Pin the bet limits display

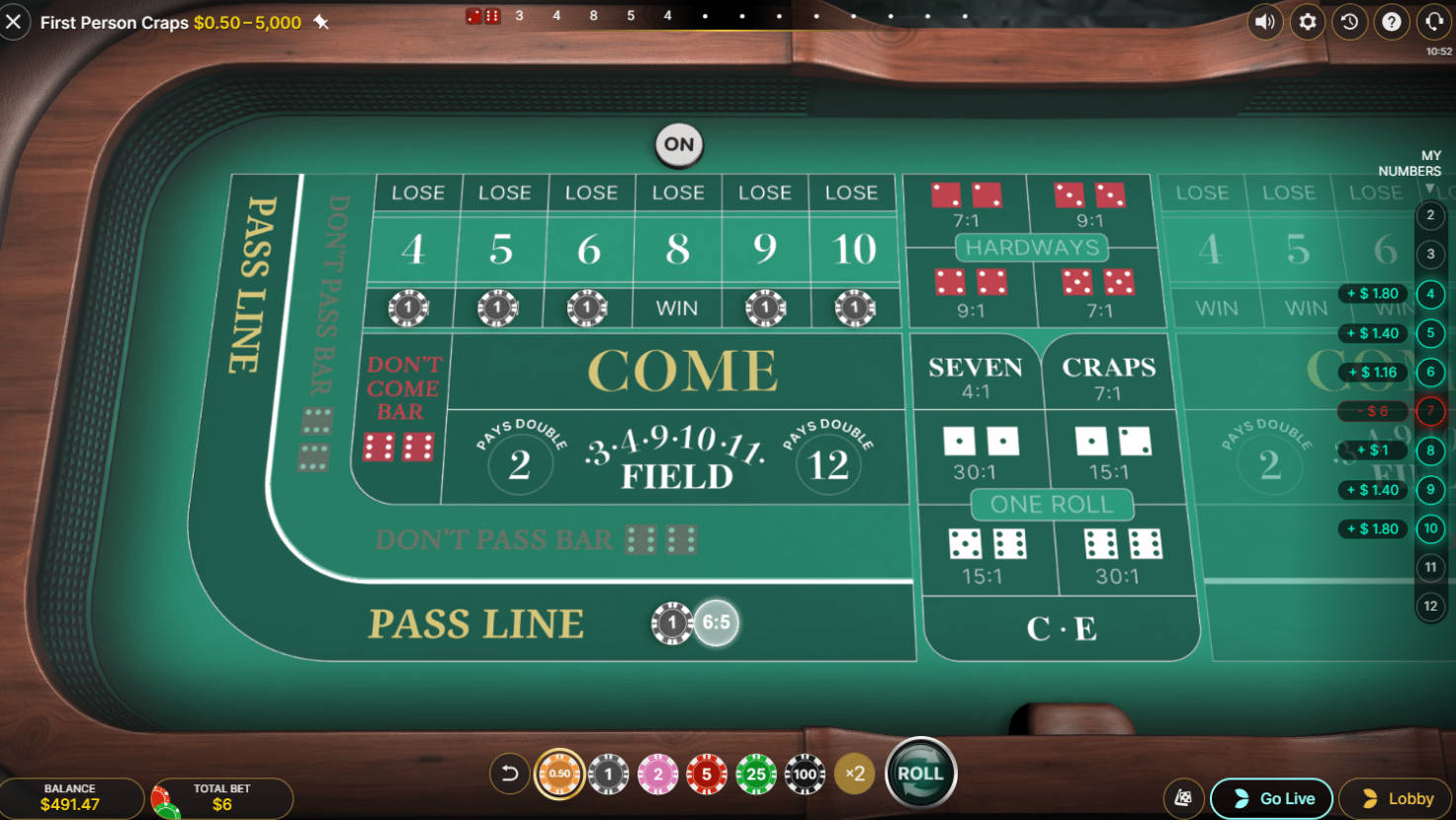[321, 22]
